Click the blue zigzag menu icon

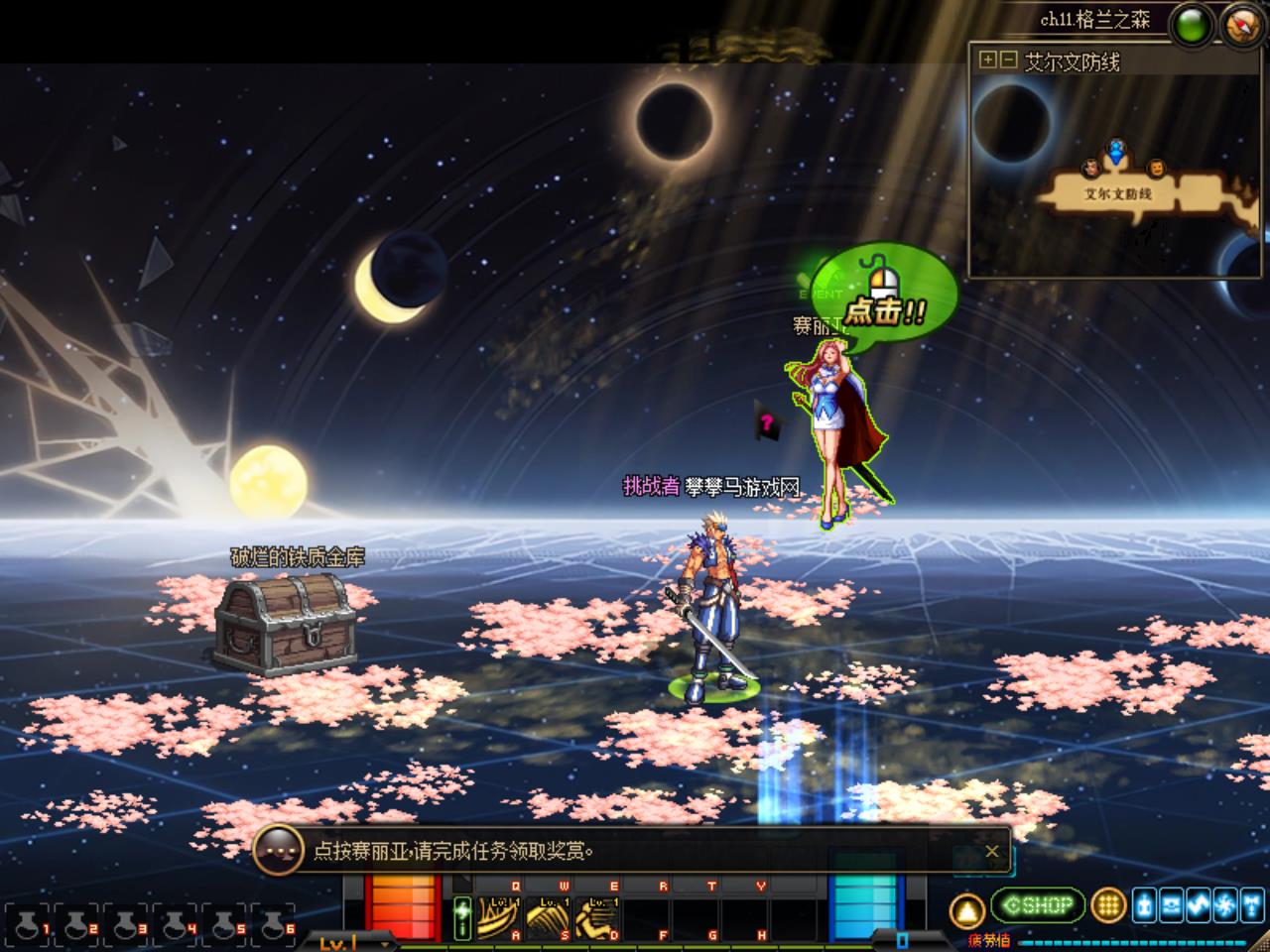click(1199, 904)
